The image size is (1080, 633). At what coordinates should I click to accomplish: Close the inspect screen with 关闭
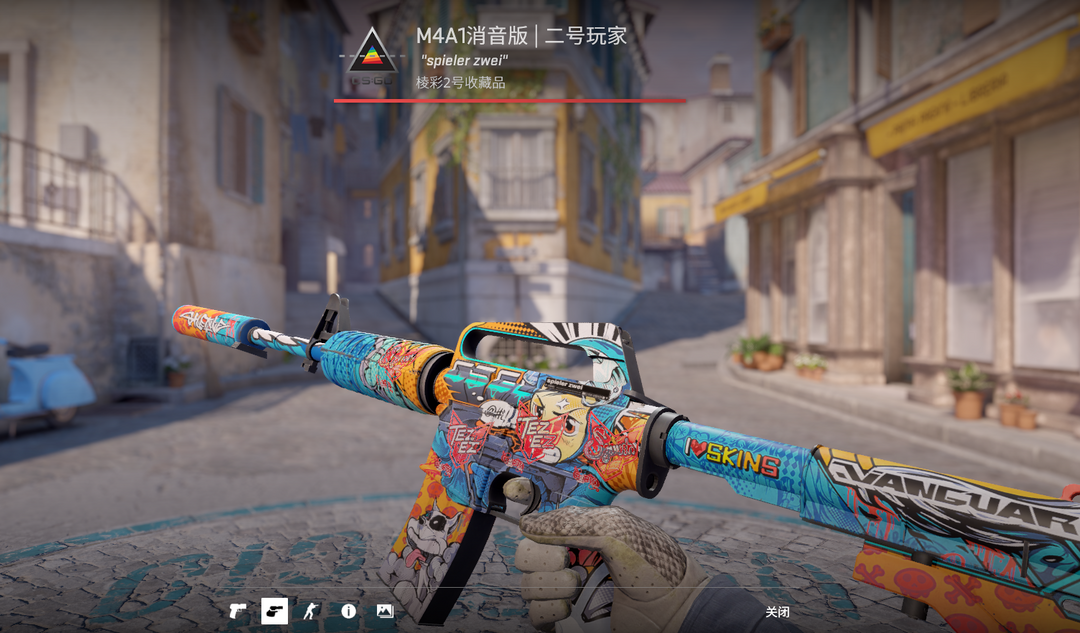[x=777, y=612]
